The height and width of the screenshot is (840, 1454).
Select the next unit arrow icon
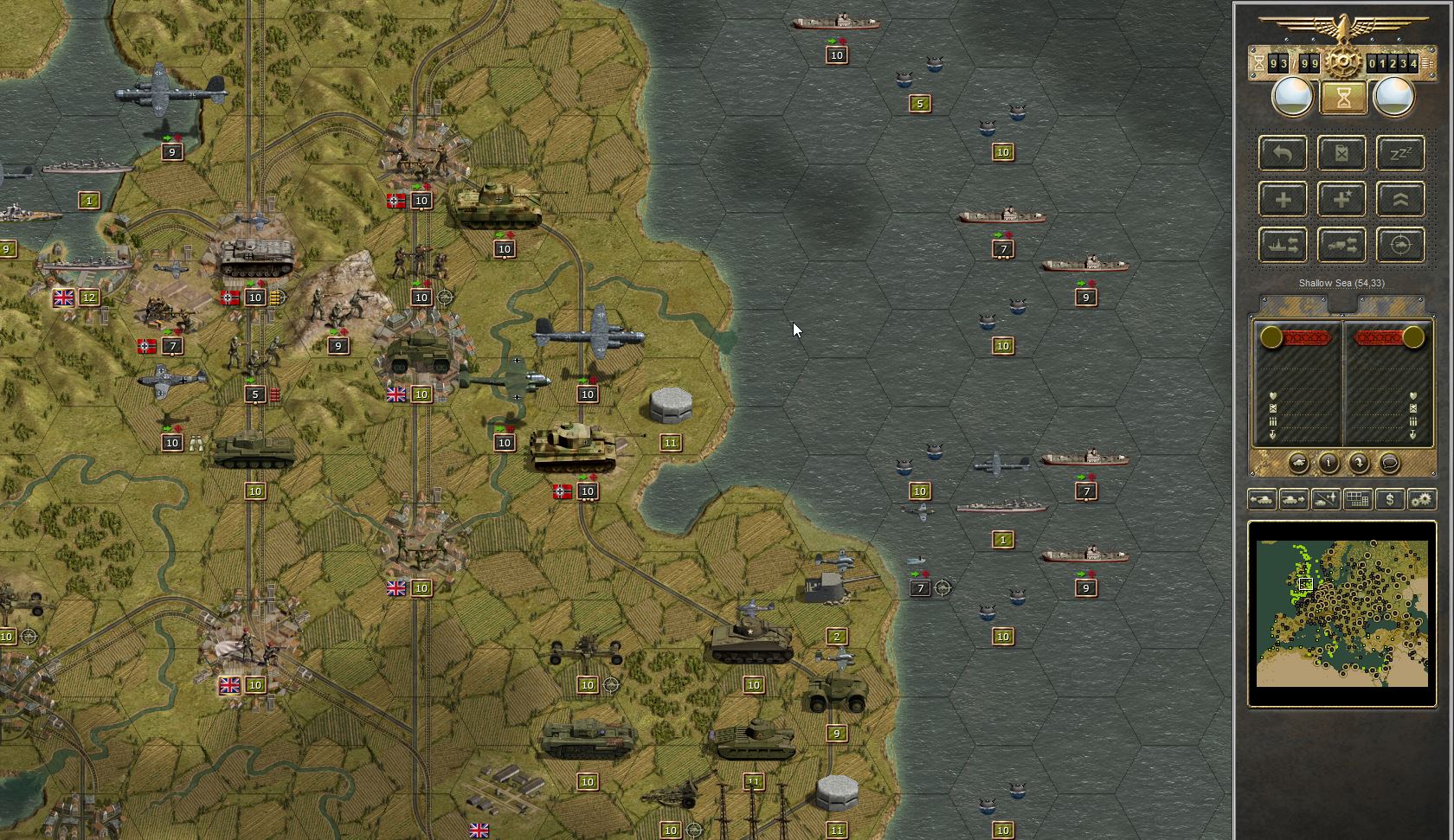click(1292, 499)
